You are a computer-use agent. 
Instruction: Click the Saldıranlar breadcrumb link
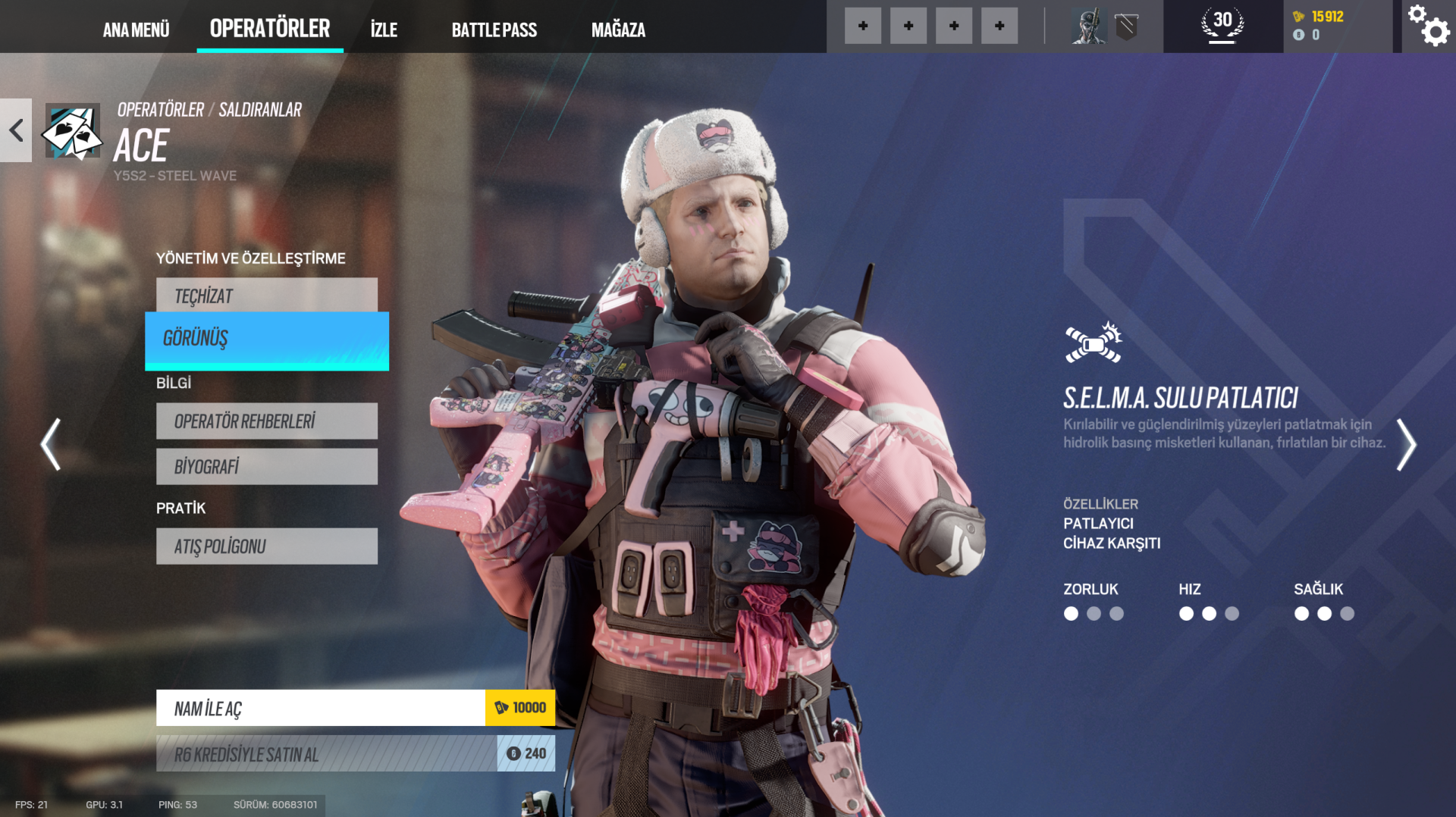point(260,110)
